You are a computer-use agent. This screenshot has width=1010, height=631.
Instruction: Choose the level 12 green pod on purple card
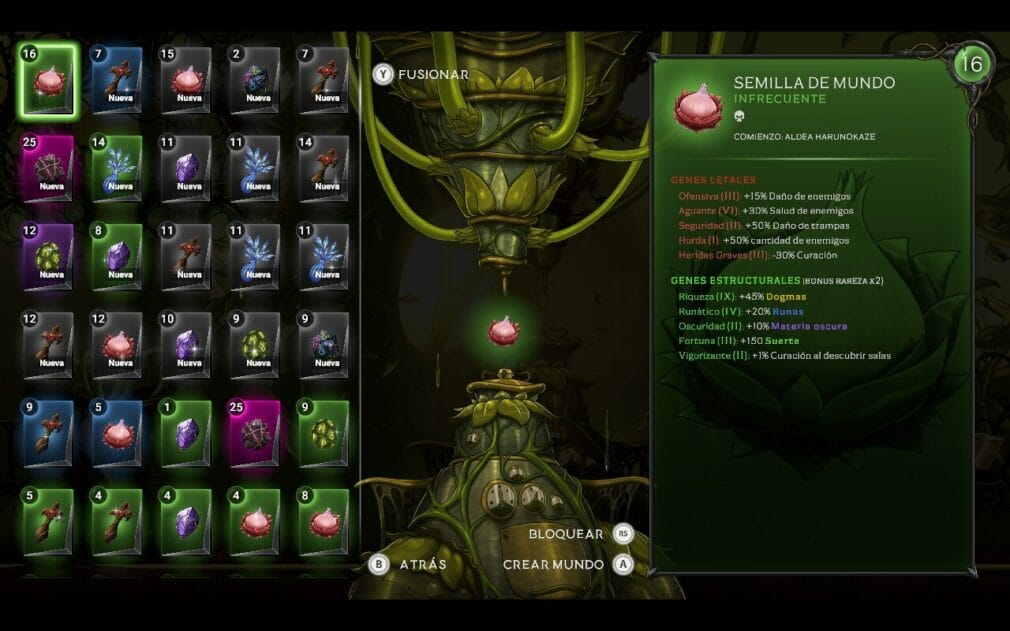point(47,257)
